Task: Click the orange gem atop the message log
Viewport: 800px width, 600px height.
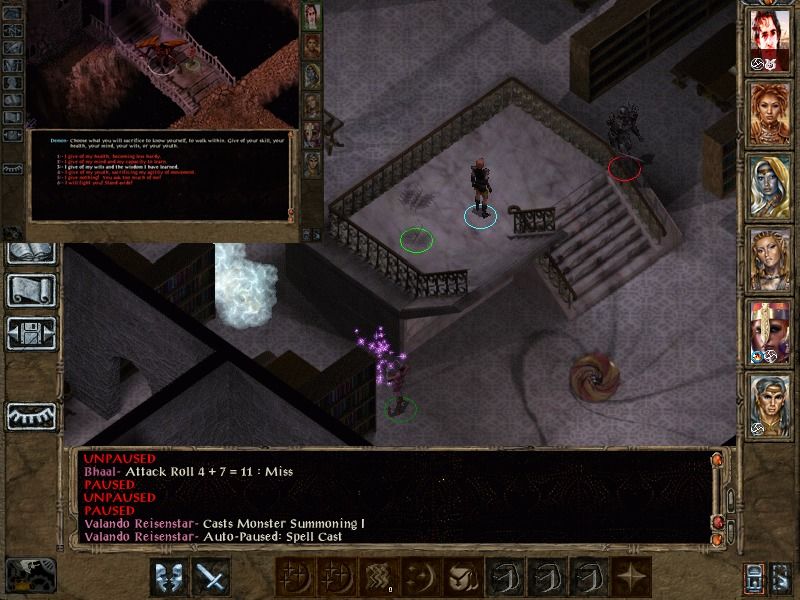Action: (x=716, y=460)
